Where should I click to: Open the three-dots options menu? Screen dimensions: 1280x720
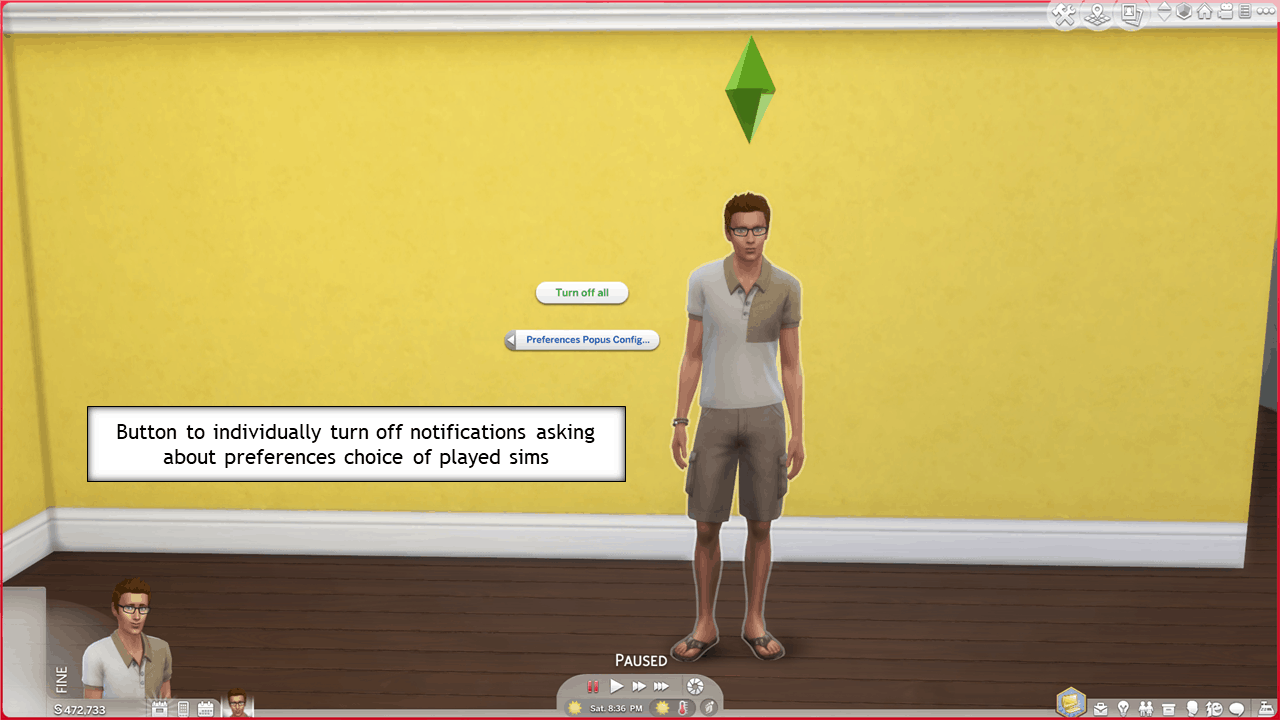point(1266,12)
